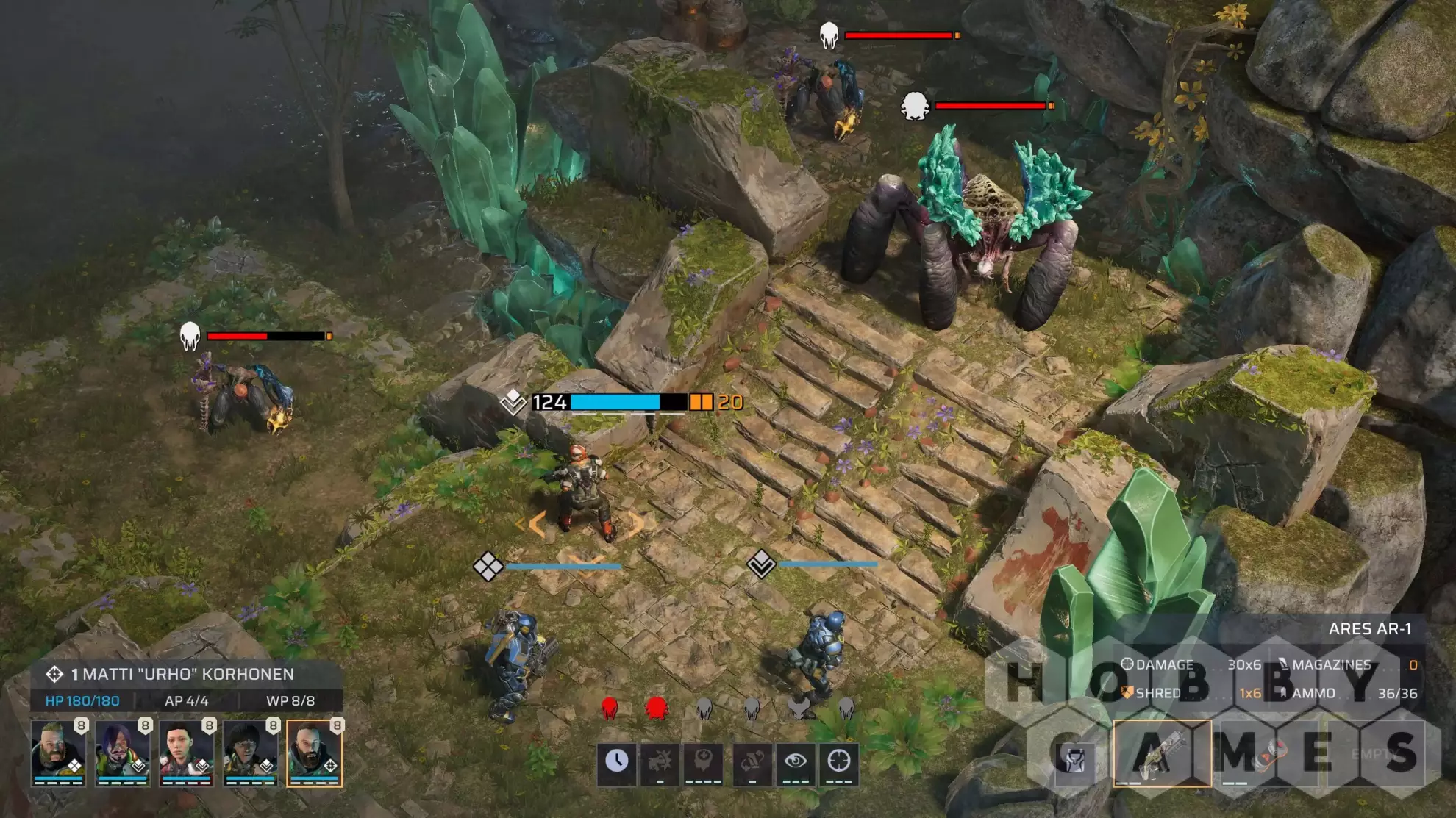Image resolution: width=1456 pixels, height=818 pixels.
Task: Click Matti Korhonen's highlighted portrait
Action: pos(314,753)
